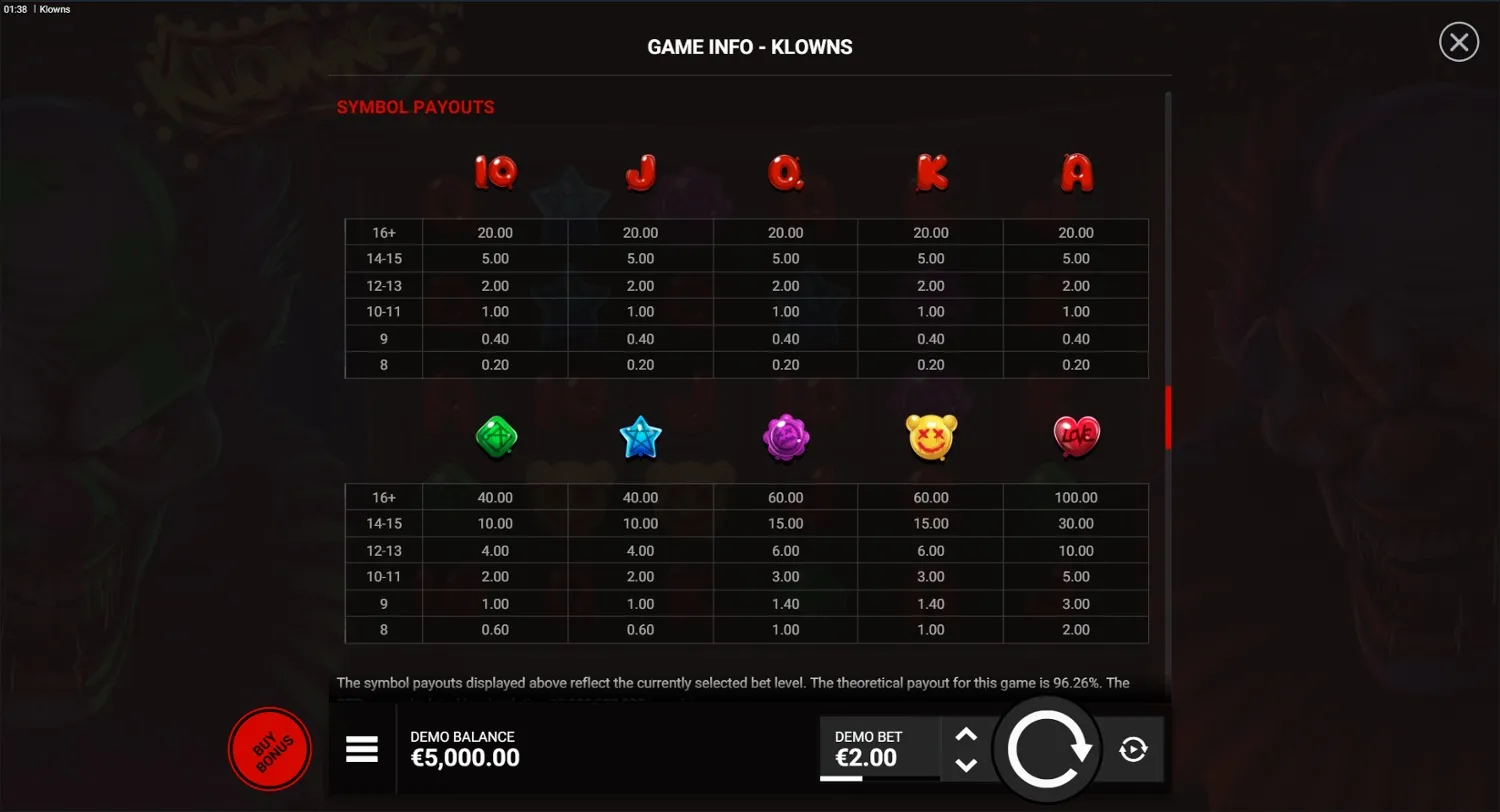Click the purple flower symbol
Image resolution: width=1500 pixels, height=812 pixels.
point(786,436)
